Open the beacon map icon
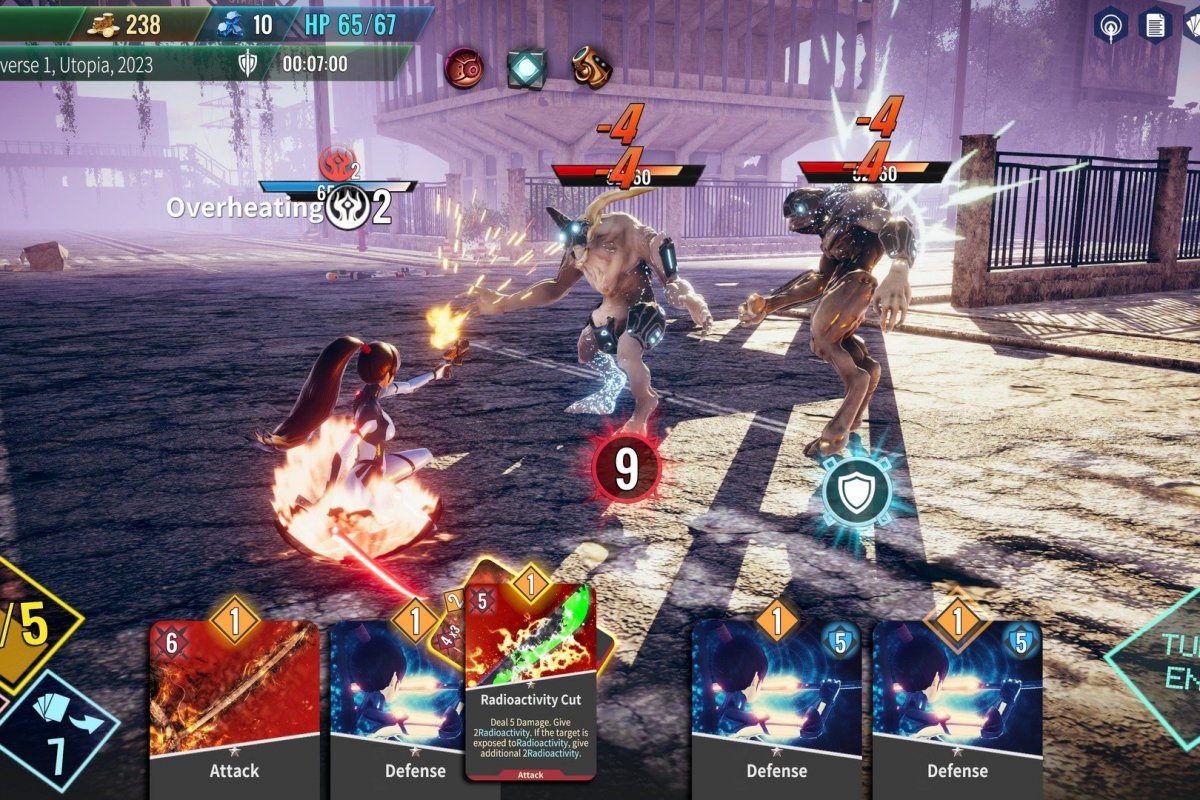The height and width of the screenshot is (800, 1200). click(x=1110, y=25)
